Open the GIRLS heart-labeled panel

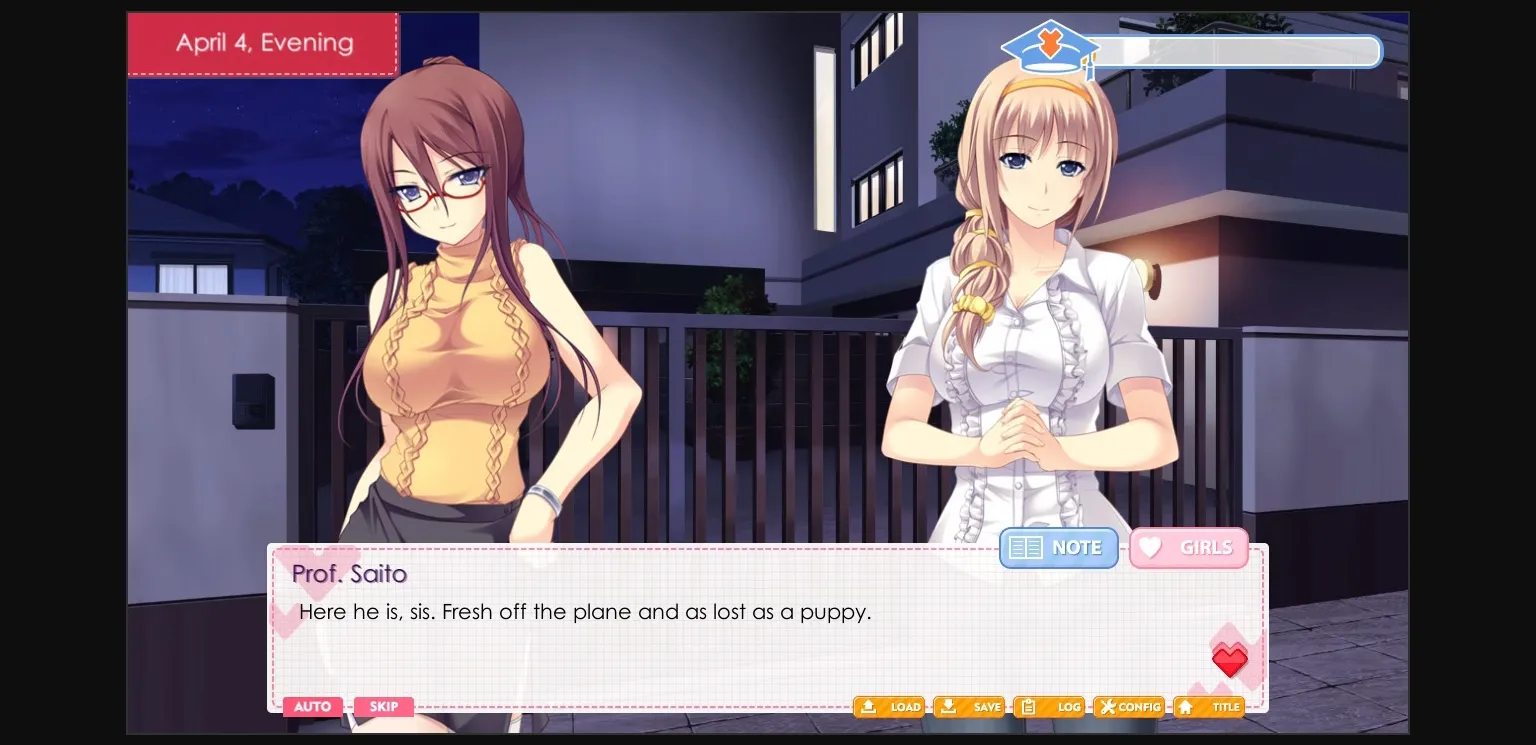[x=1189, y=548]
